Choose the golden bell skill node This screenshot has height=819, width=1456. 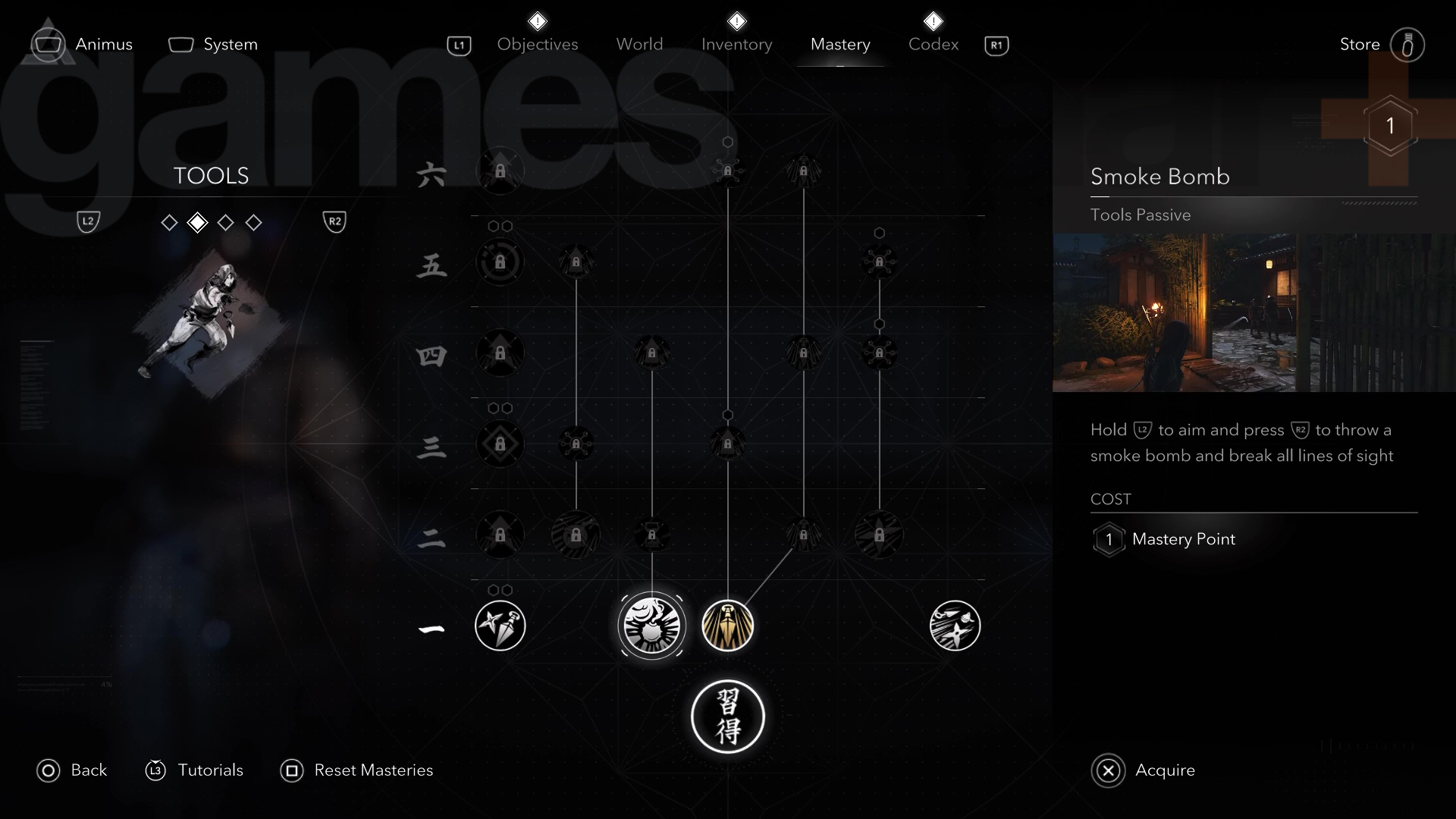[727, 626]
